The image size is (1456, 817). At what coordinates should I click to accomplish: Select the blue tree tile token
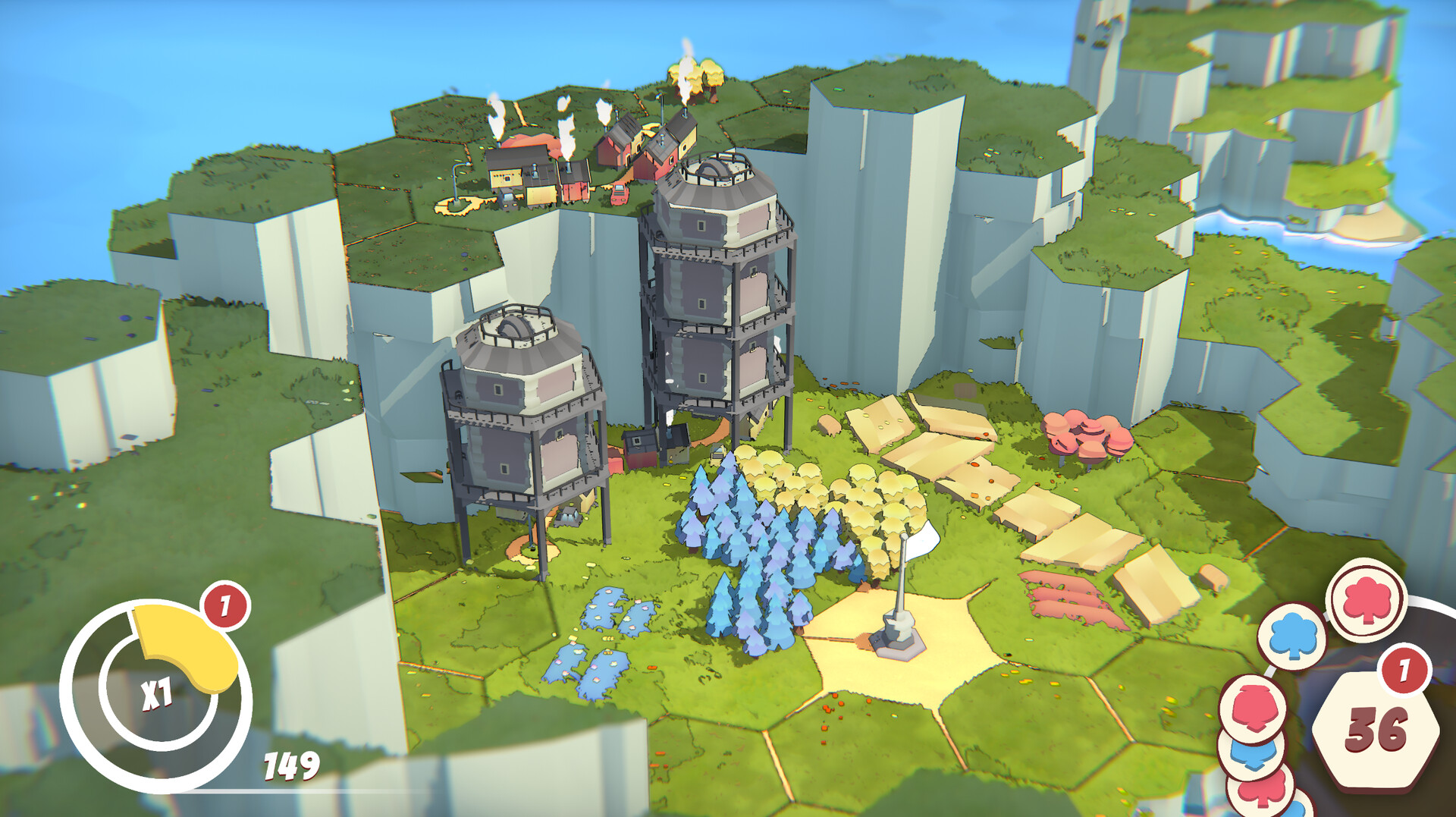[1294, 637]
